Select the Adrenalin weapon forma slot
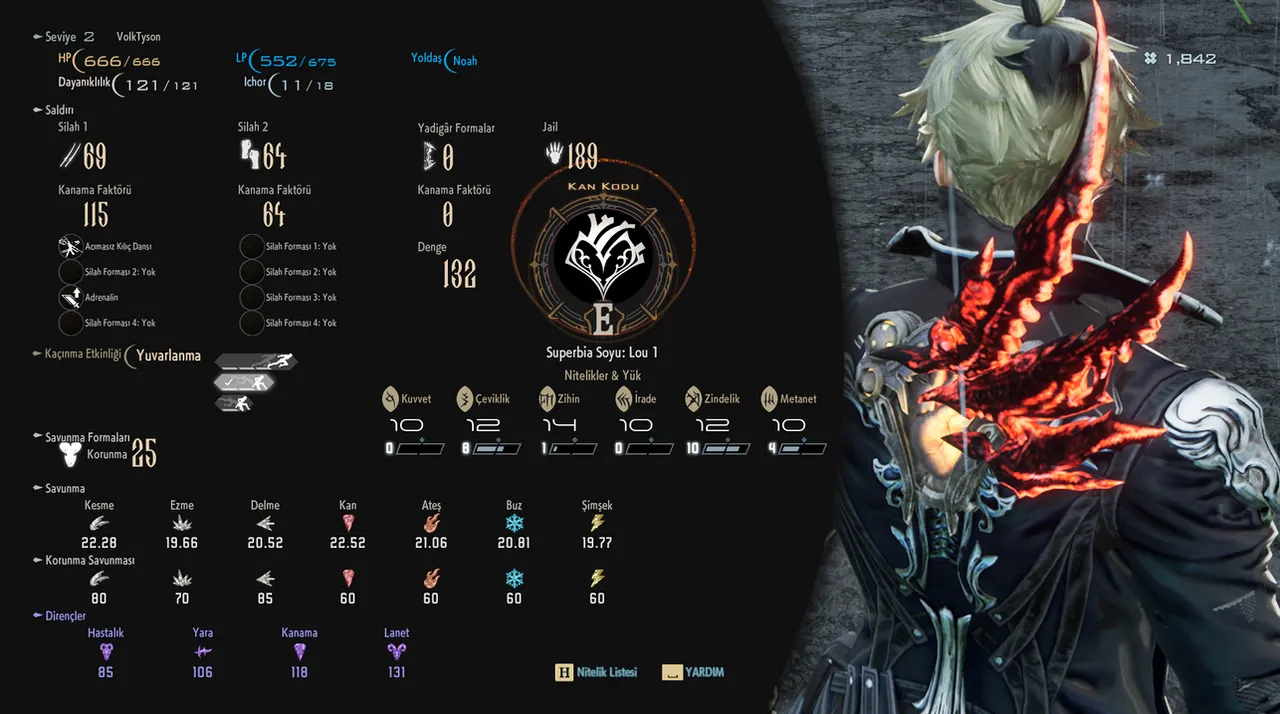Image resolution: width=1280 pixels, height=714 pixels. click(71, 297)
